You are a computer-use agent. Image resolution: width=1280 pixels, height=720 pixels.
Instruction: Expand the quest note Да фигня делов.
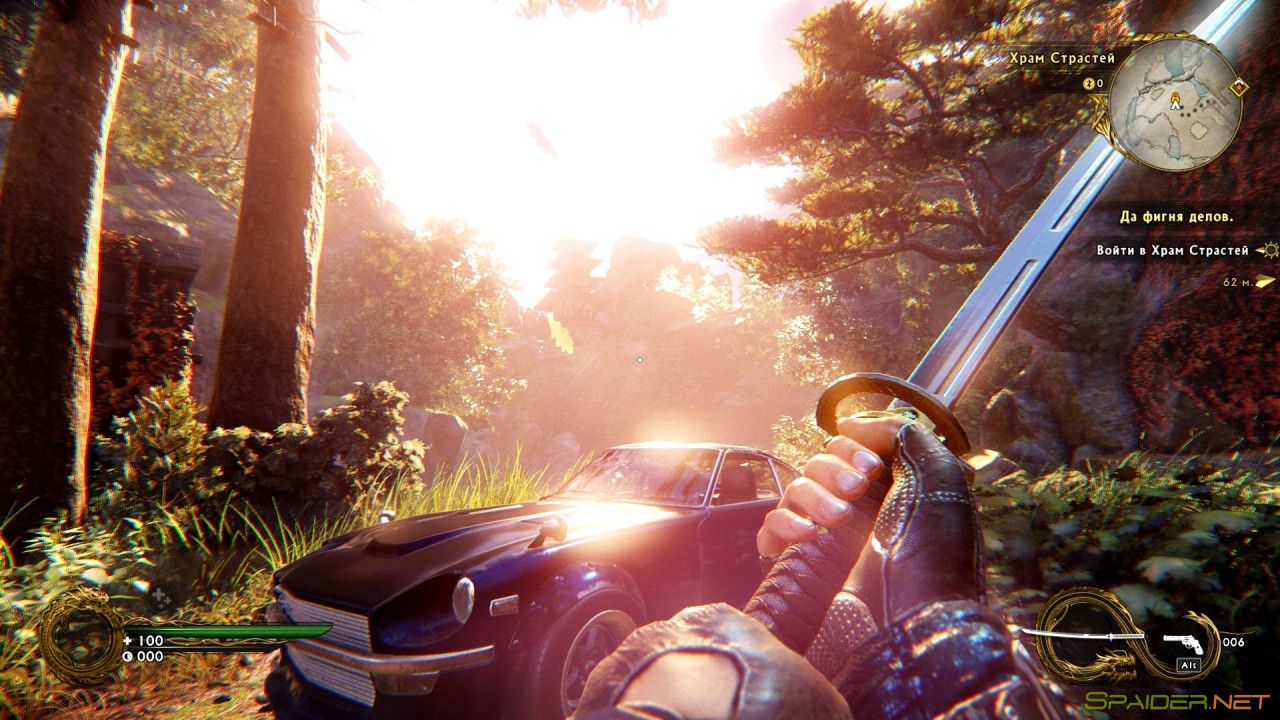(1177, 216)
